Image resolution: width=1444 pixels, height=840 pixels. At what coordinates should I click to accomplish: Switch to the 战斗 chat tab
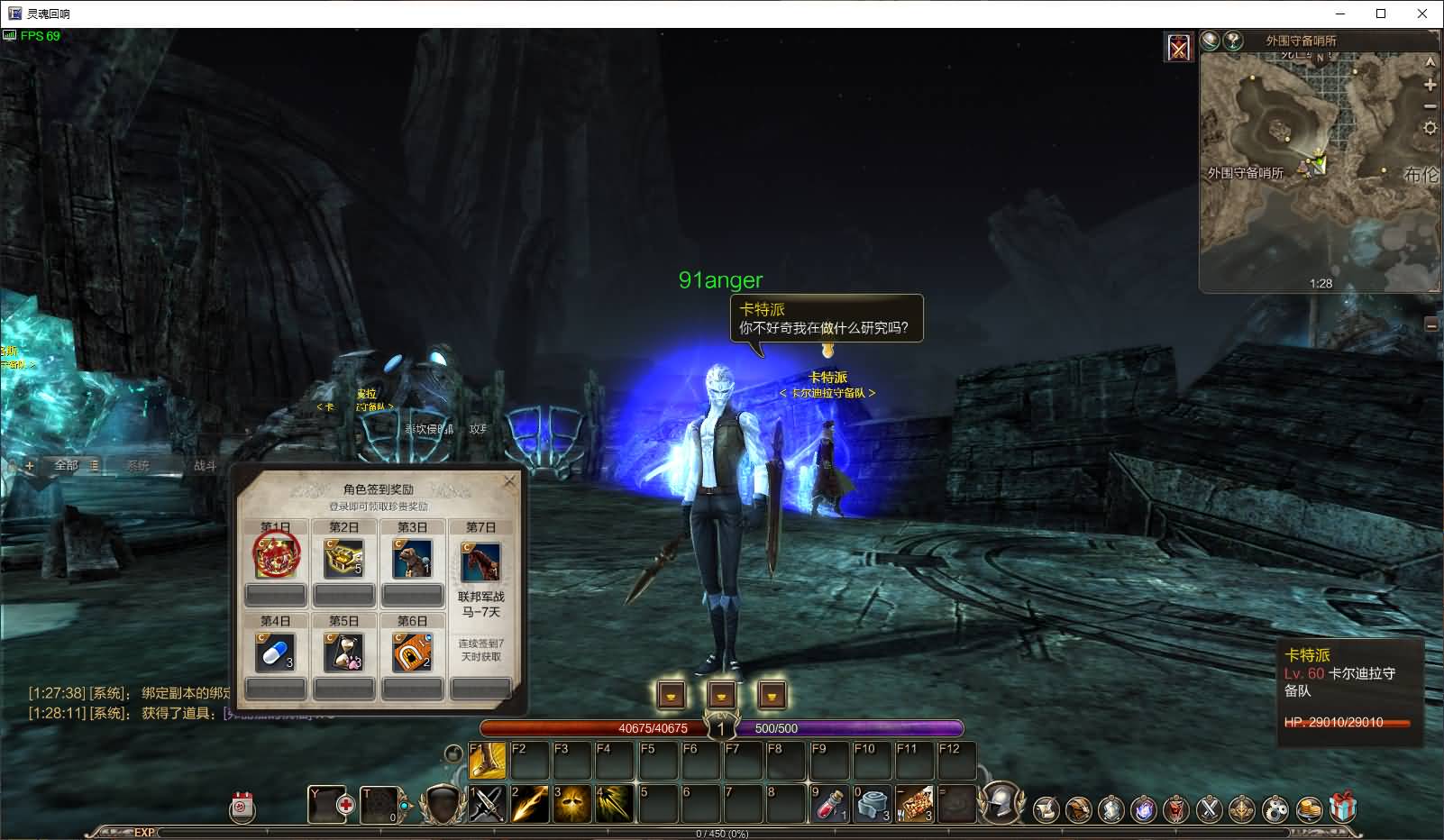[x=206, y=465]
